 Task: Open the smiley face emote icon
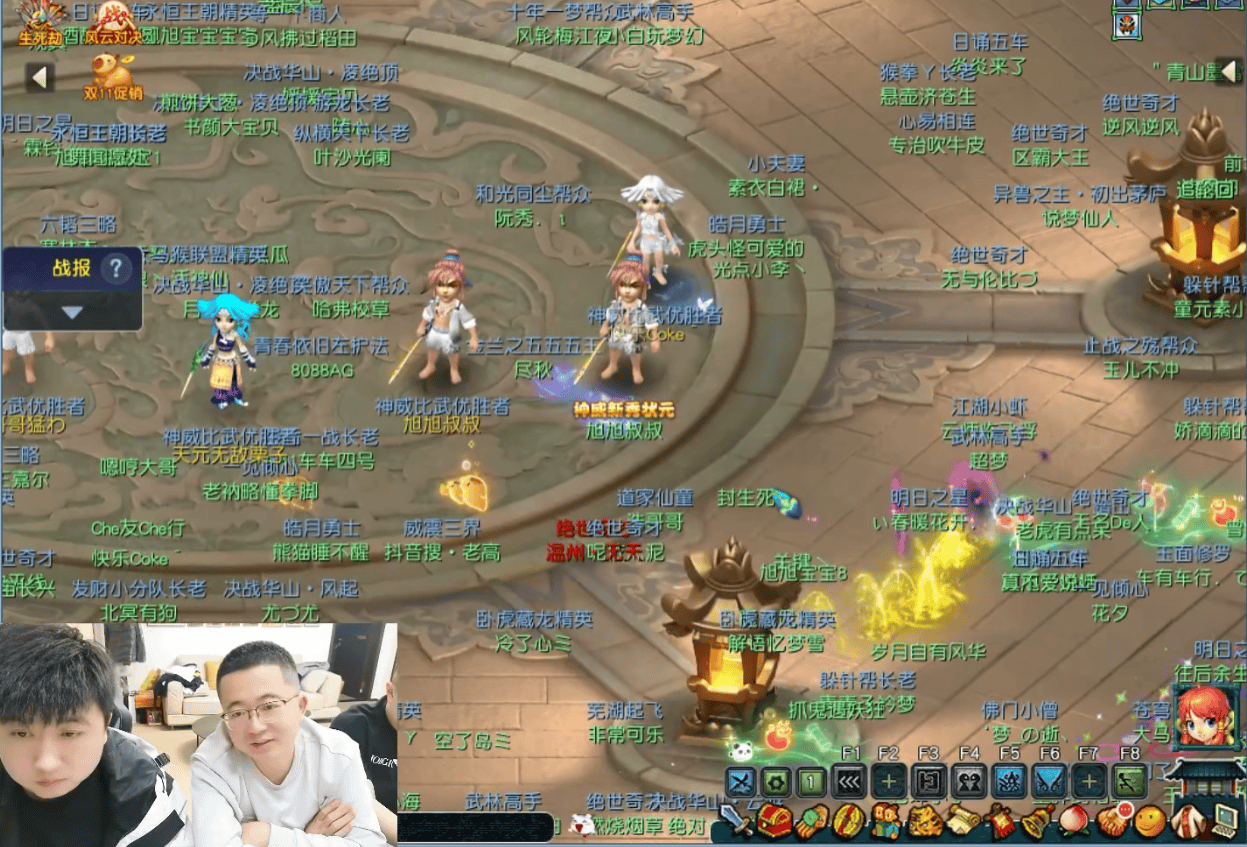point(1150,821)
